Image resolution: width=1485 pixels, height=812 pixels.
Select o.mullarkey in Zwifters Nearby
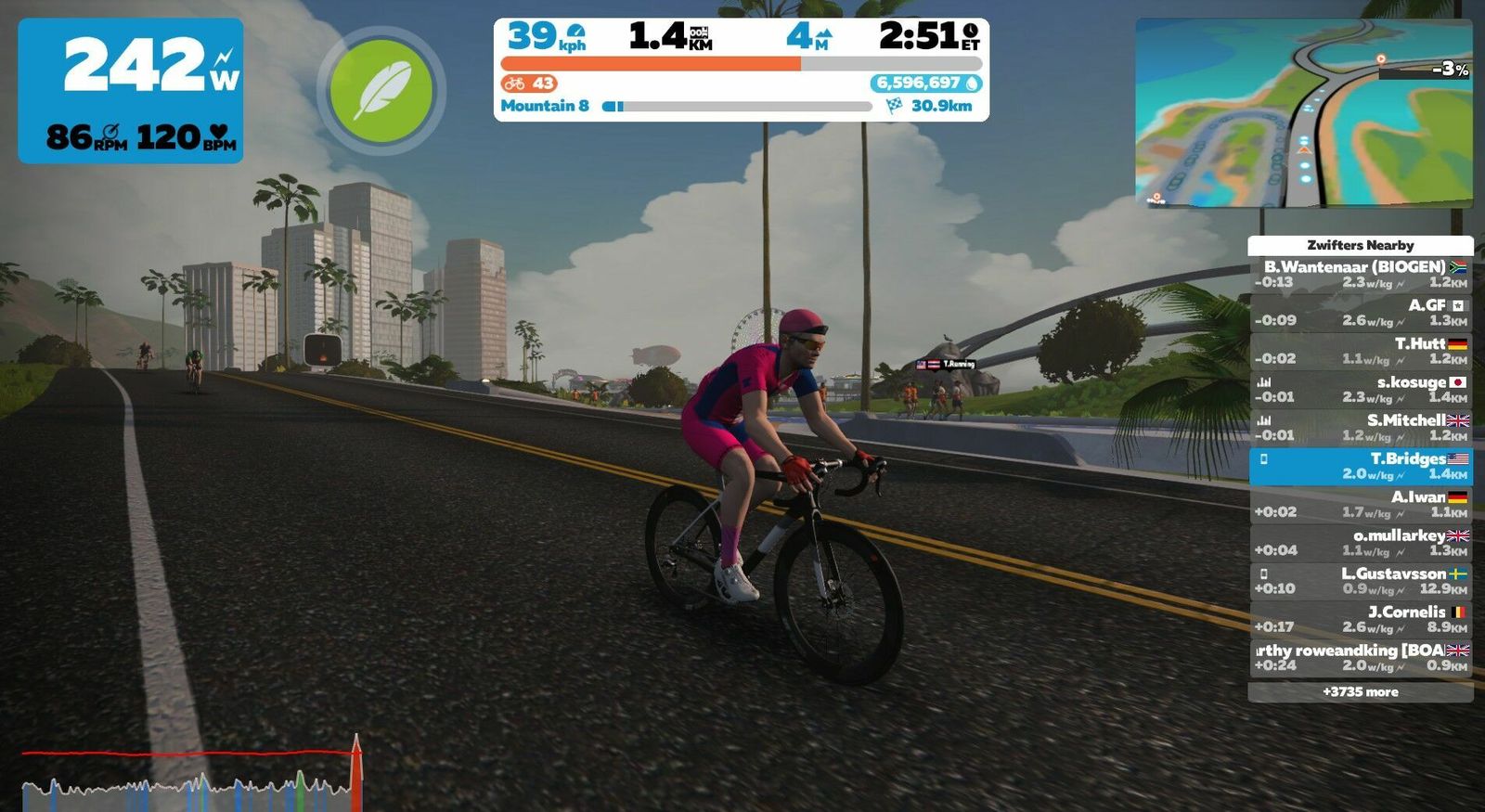(1360, 543)
